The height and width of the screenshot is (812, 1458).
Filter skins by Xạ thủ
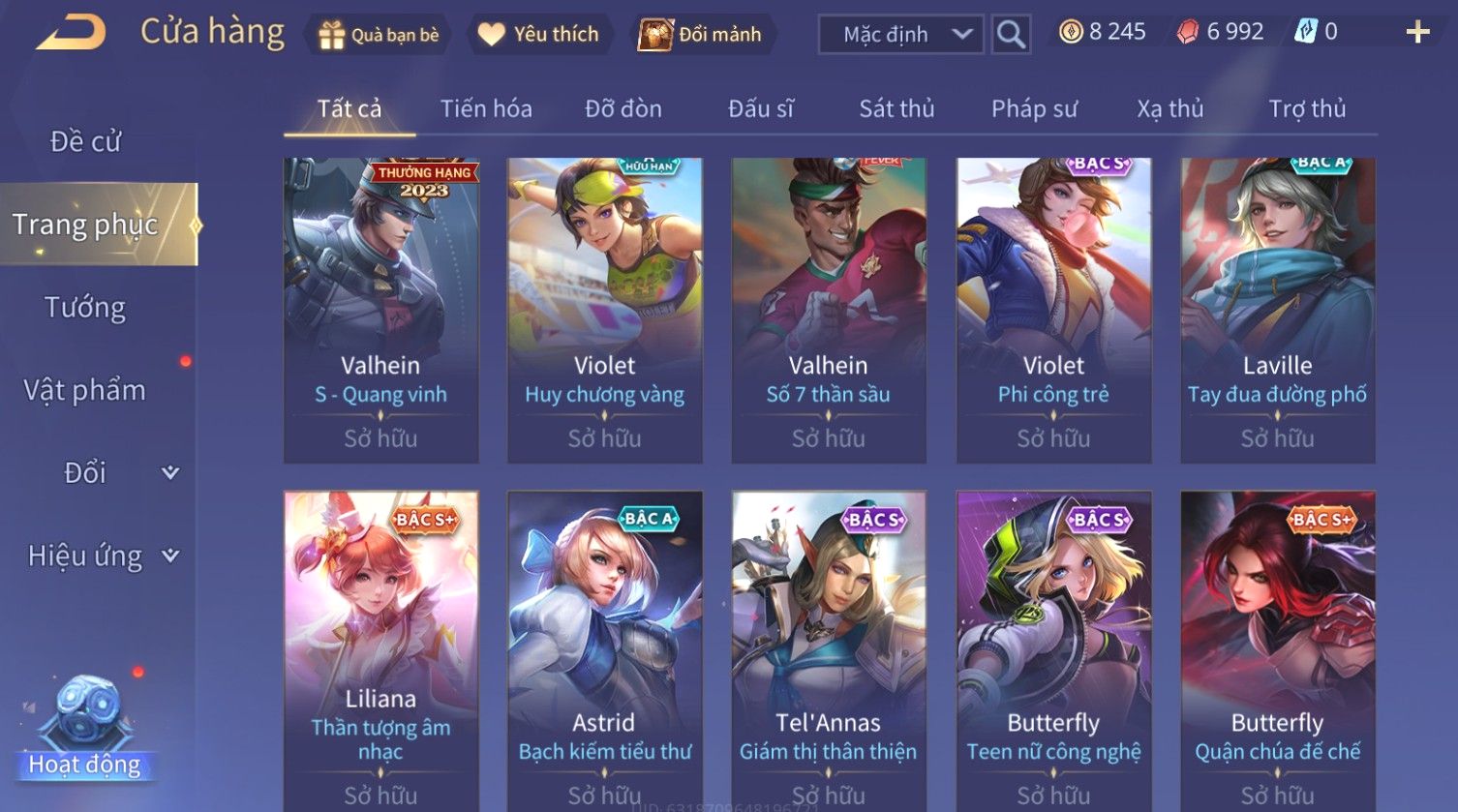(1169, 108)
